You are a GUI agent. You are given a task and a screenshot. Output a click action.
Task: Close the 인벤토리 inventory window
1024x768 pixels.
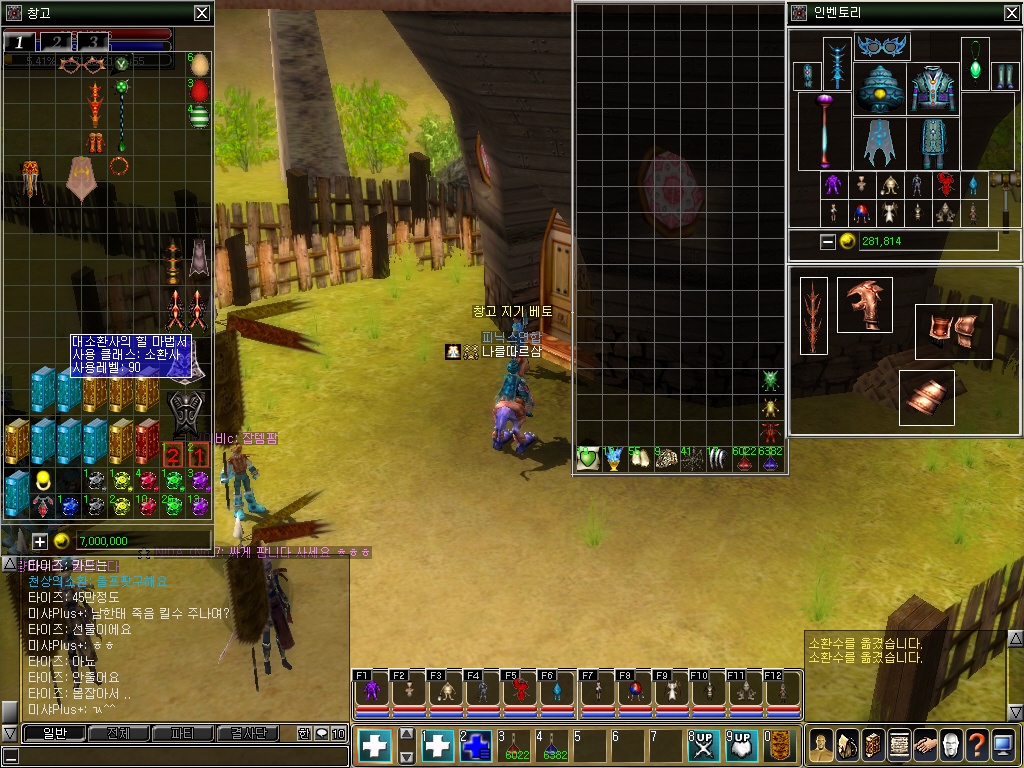point(1011,13)
